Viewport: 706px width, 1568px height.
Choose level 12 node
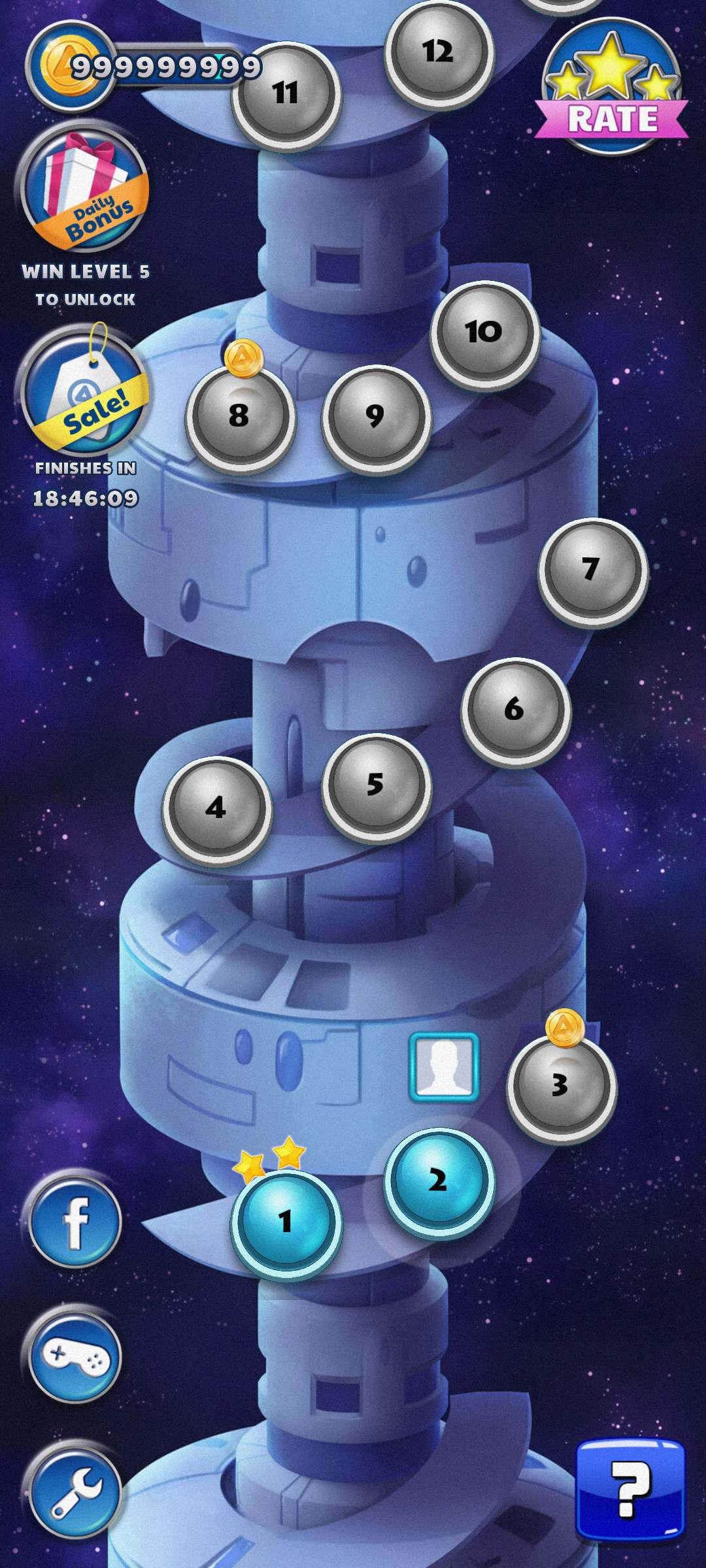coord(438,52)
